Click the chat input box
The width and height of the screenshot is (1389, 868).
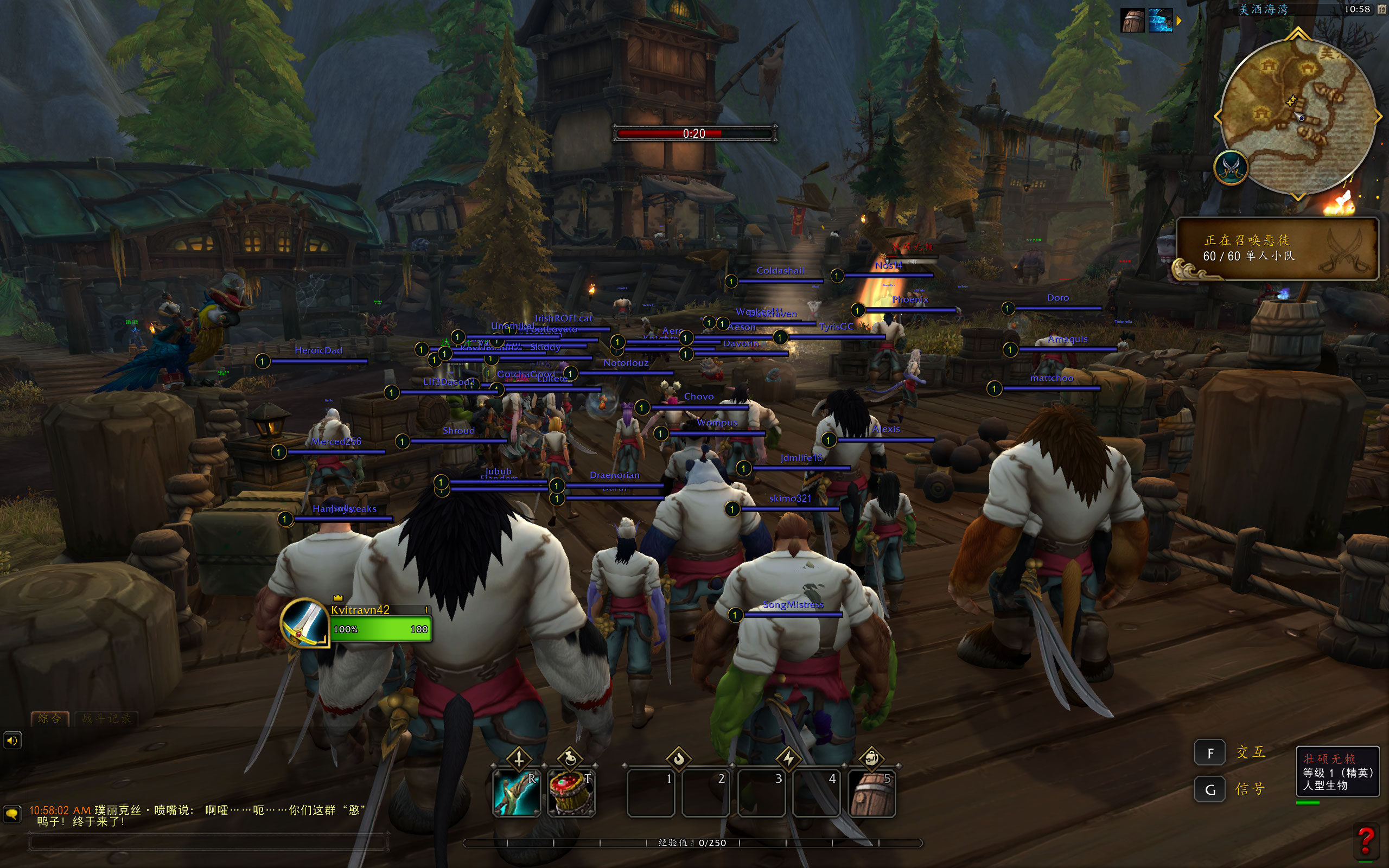[x=208, y=842]
